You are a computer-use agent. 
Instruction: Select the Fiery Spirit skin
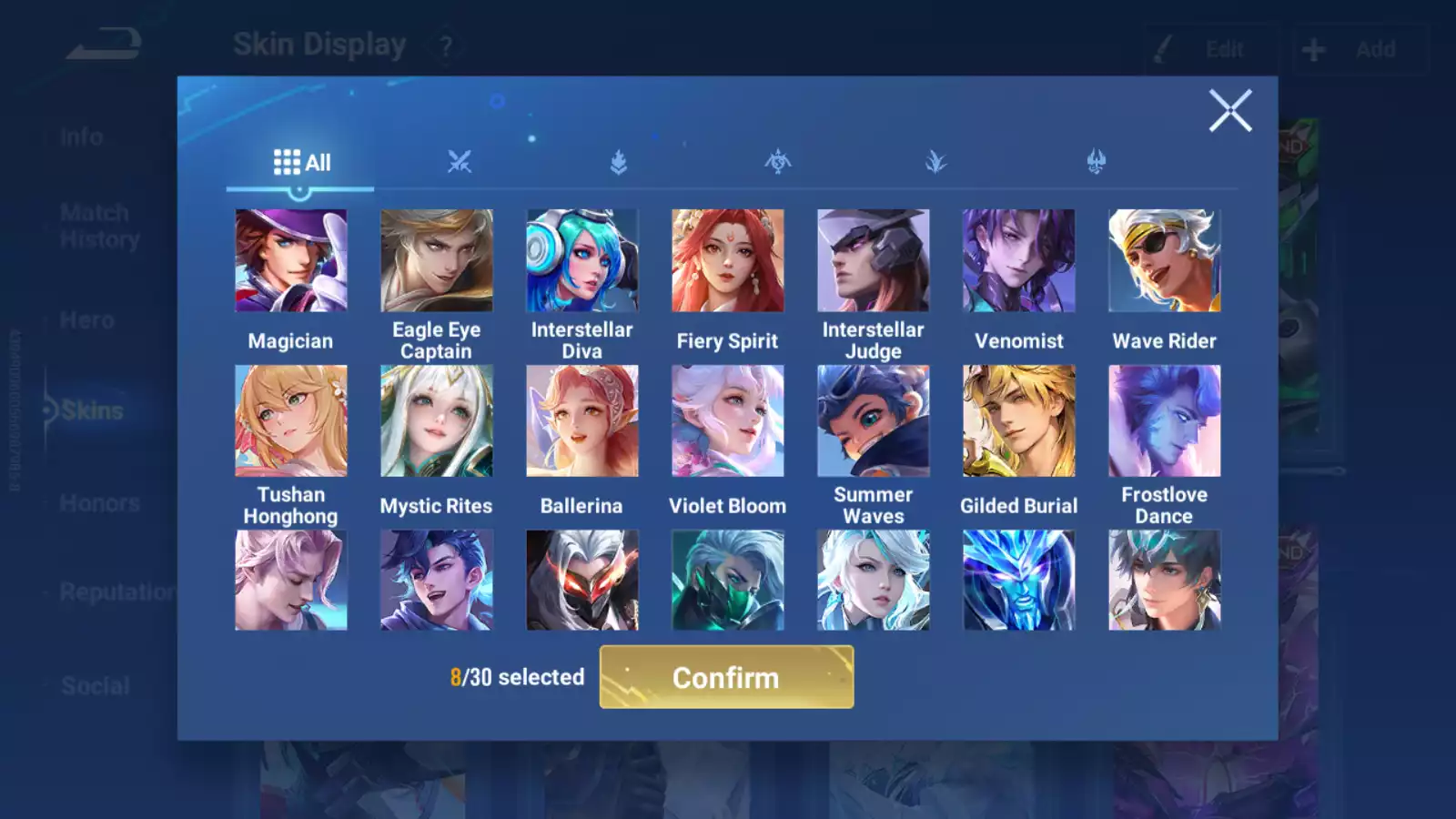pyautogui.click(x=728, y=261)
